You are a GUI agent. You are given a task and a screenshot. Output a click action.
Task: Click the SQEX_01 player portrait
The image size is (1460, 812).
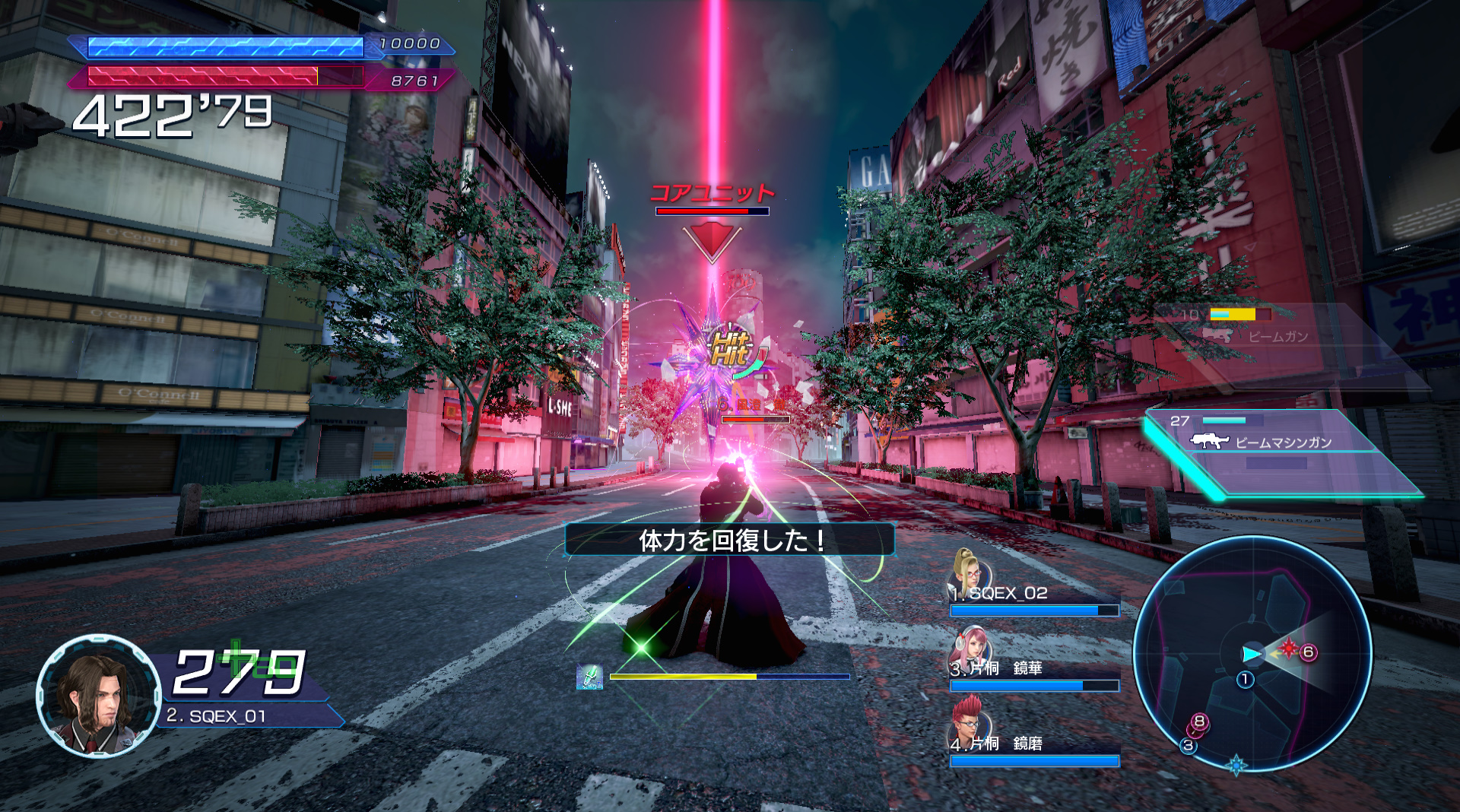(x=98, y=695)
